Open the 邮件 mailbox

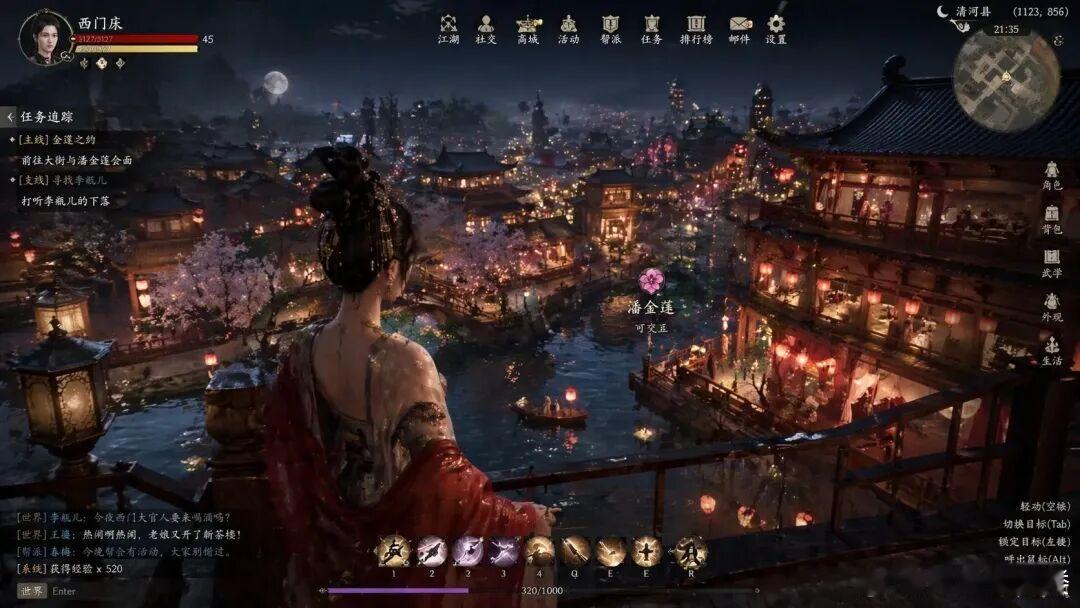[x=739, y=28]
